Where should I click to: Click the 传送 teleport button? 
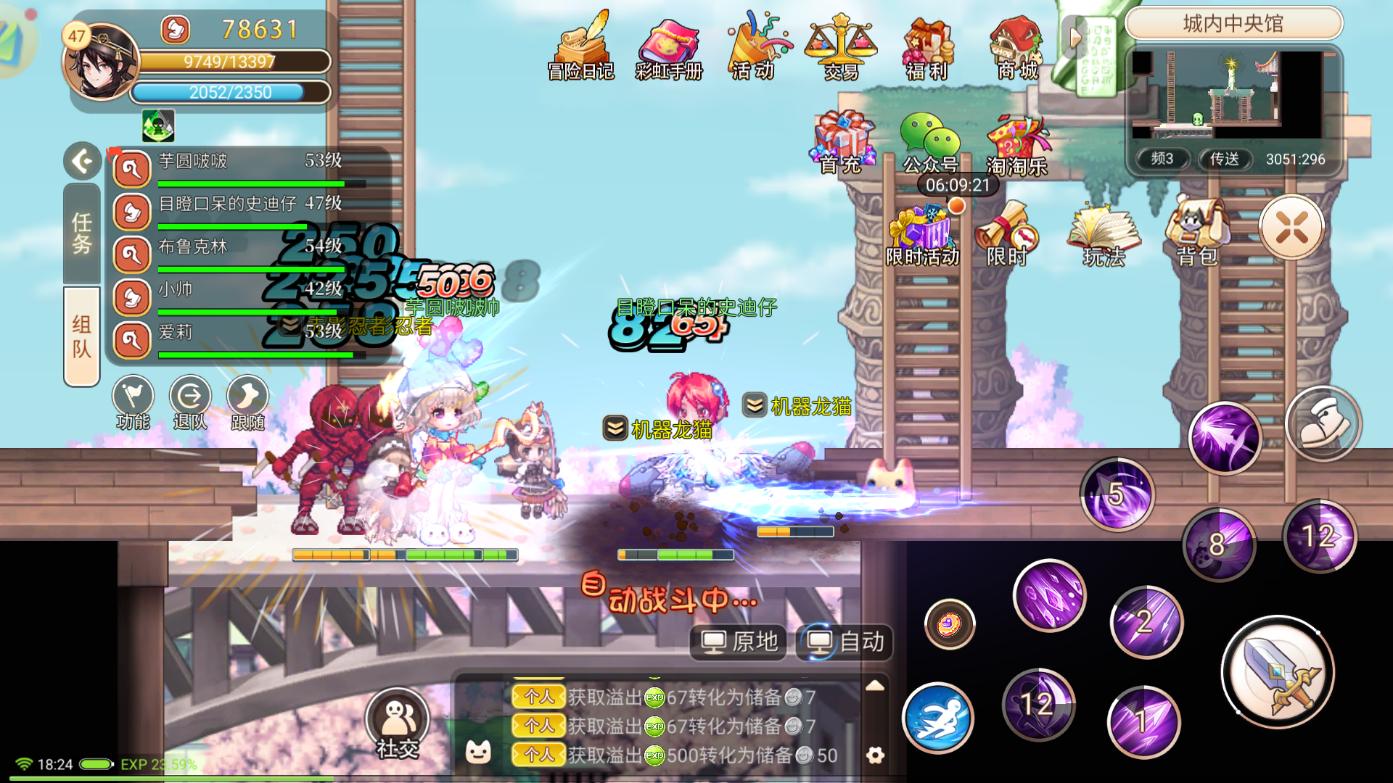1225,159
